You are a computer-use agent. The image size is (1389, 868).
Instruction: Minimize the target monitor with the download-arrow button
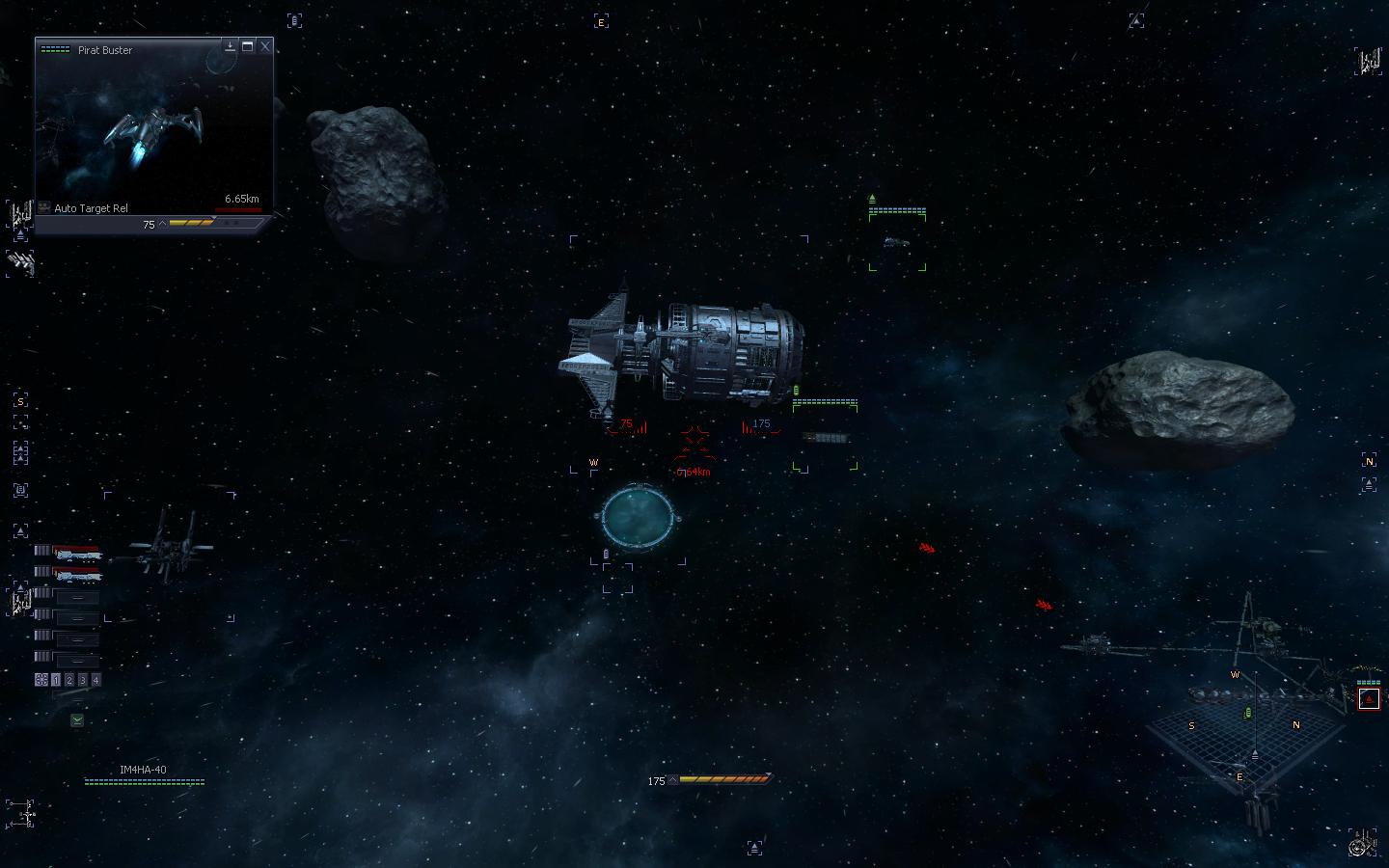coord(231,46)
